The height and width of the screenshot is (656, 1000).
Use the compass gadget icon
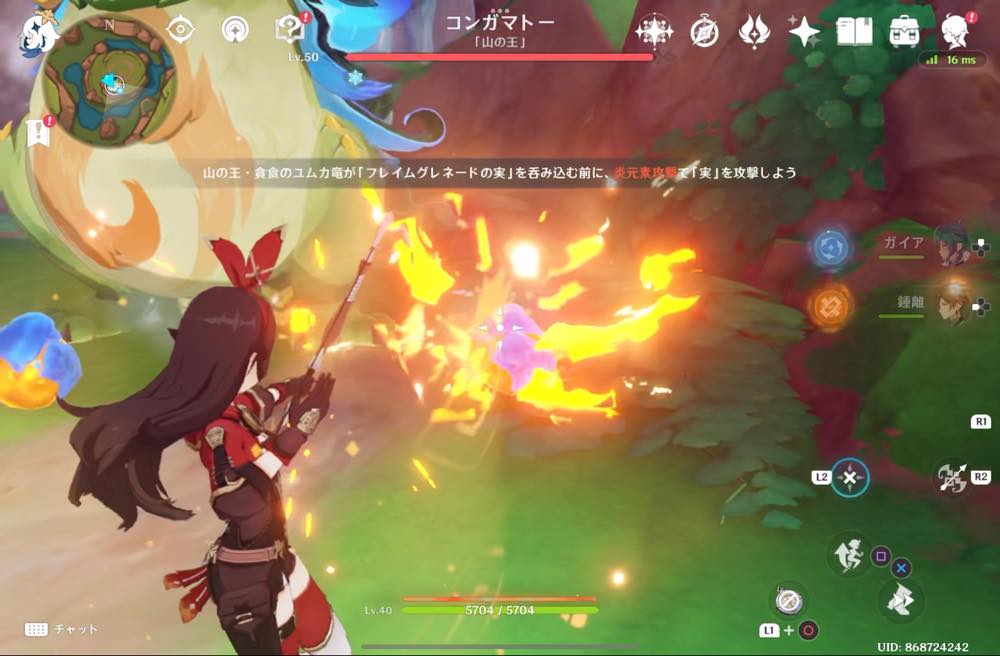784,600
